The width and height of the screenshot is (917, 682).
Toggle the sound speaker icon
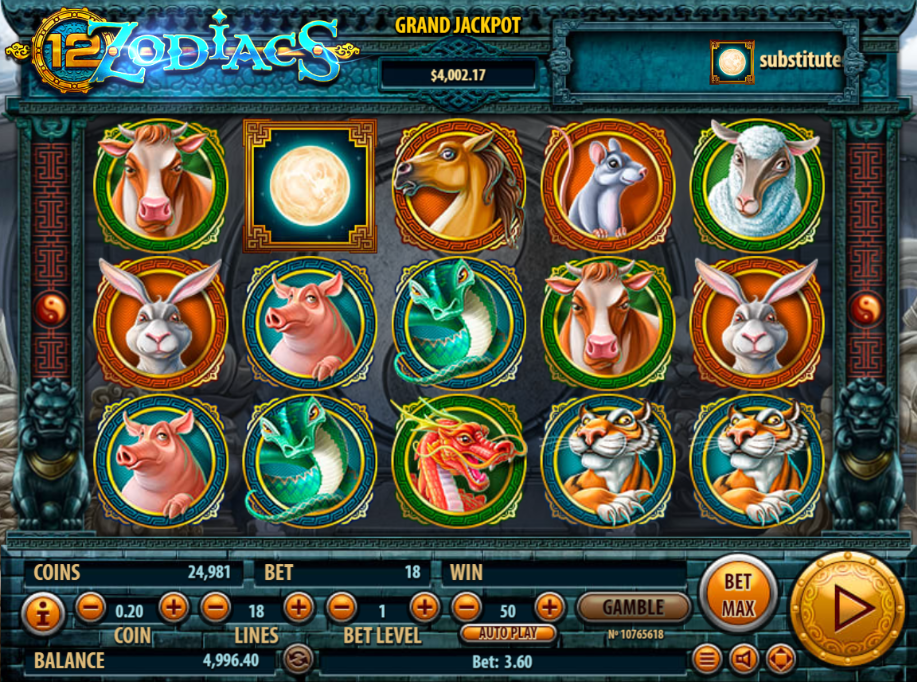pyautogui.click(x=743, y=659)
